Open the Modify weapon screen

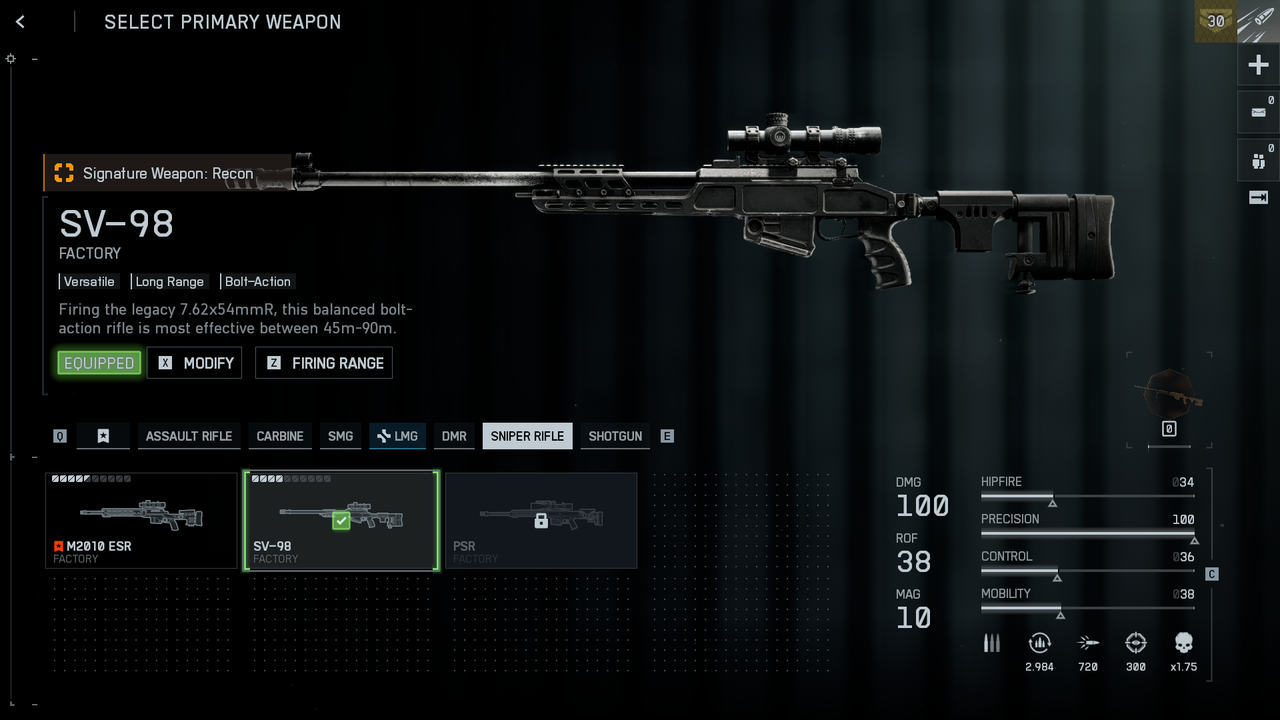point(194,363)
